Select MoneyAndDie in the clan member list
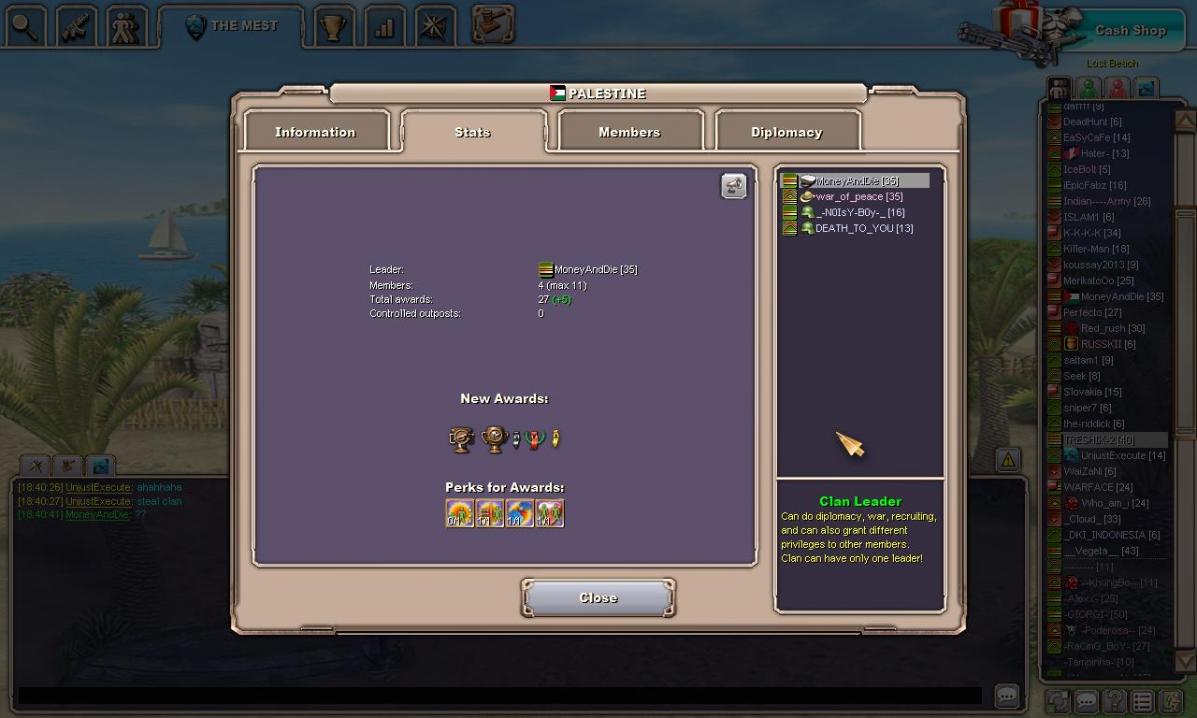Image resolution: width=1197 pixels, height=718 pixels. (856, 181)
